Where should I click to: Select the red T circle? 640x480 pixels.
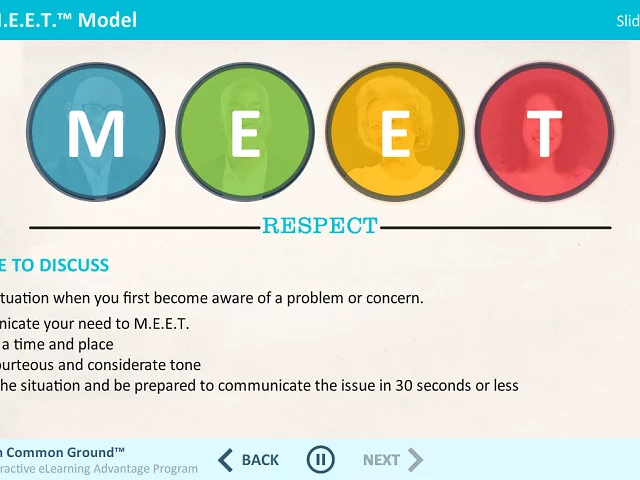pyautogui.click(x=543, y=134)
